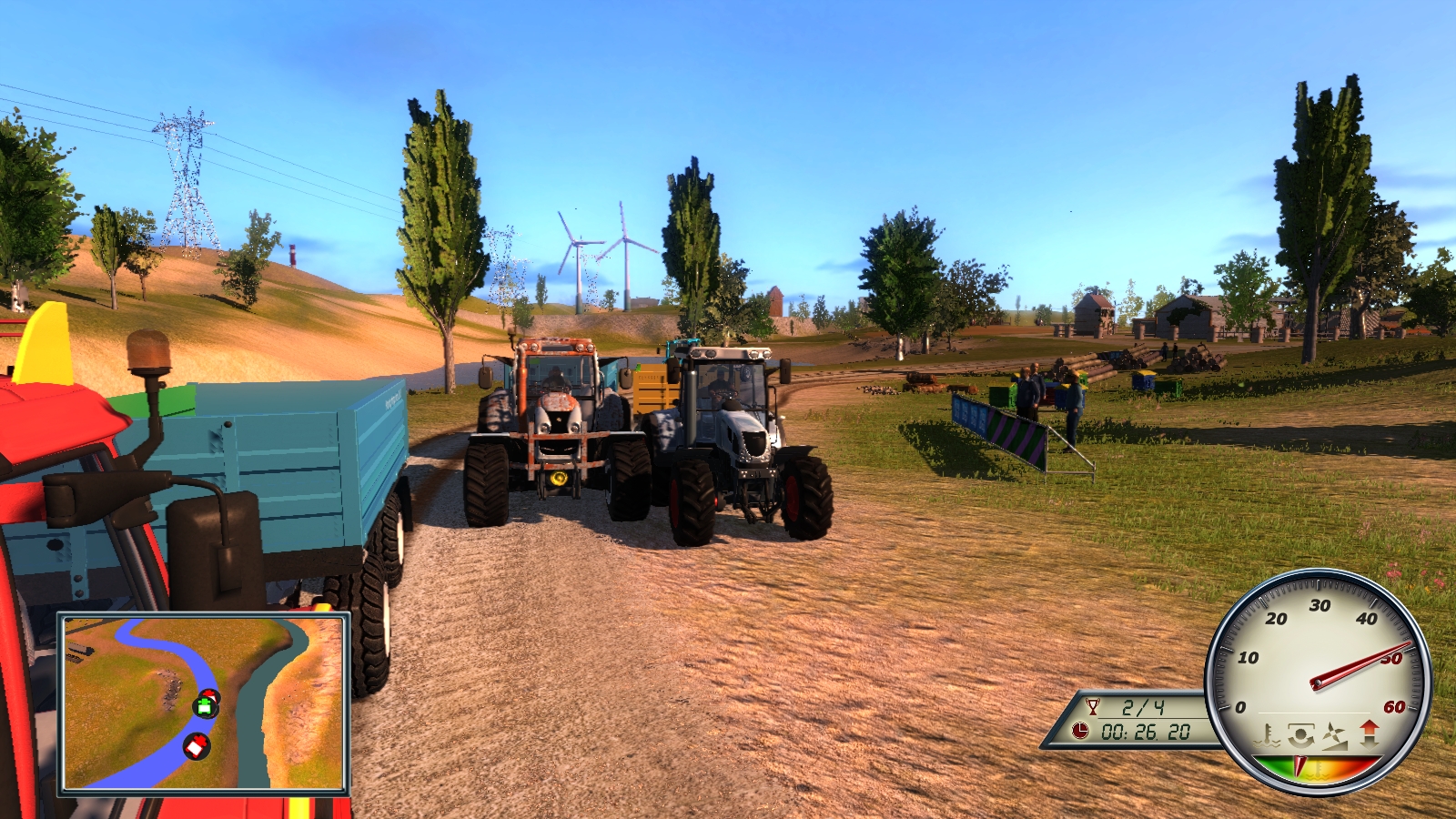
Task: Click the upper red opponent marker on the minimap
Action: pos(210,695)
